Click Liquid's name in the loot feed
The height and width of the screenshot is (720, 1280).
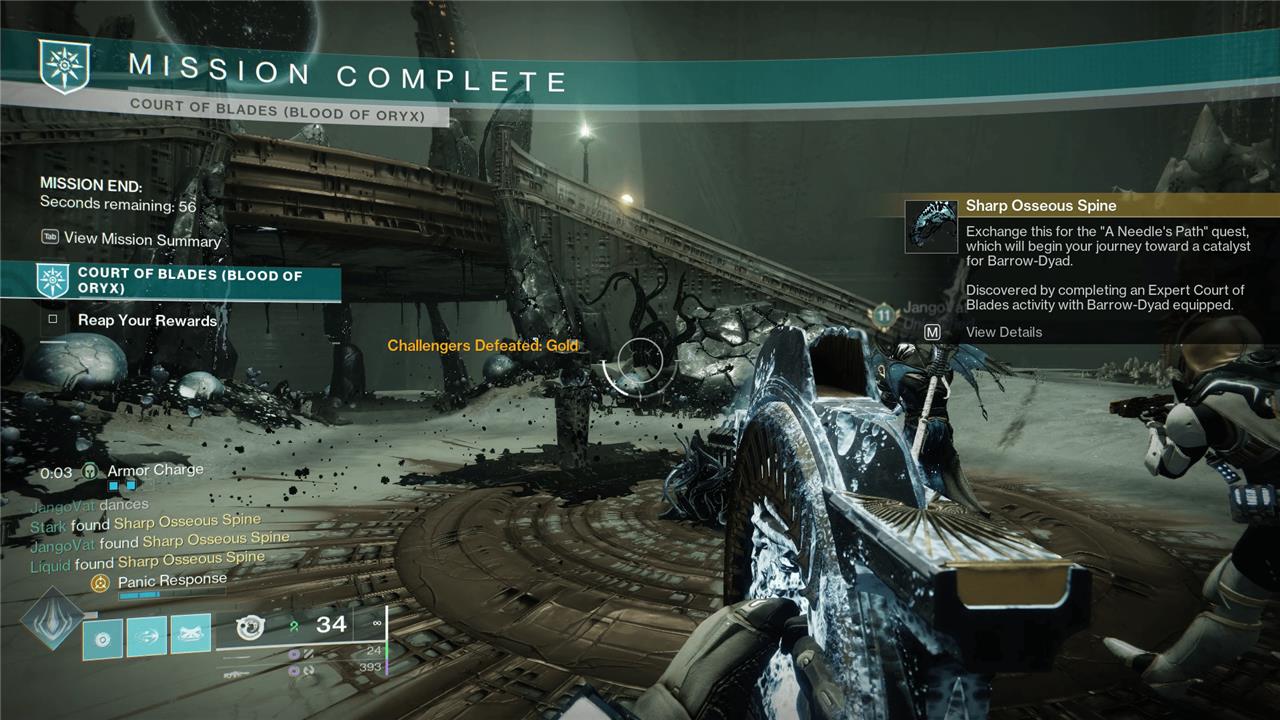click(x=50, y=566)
